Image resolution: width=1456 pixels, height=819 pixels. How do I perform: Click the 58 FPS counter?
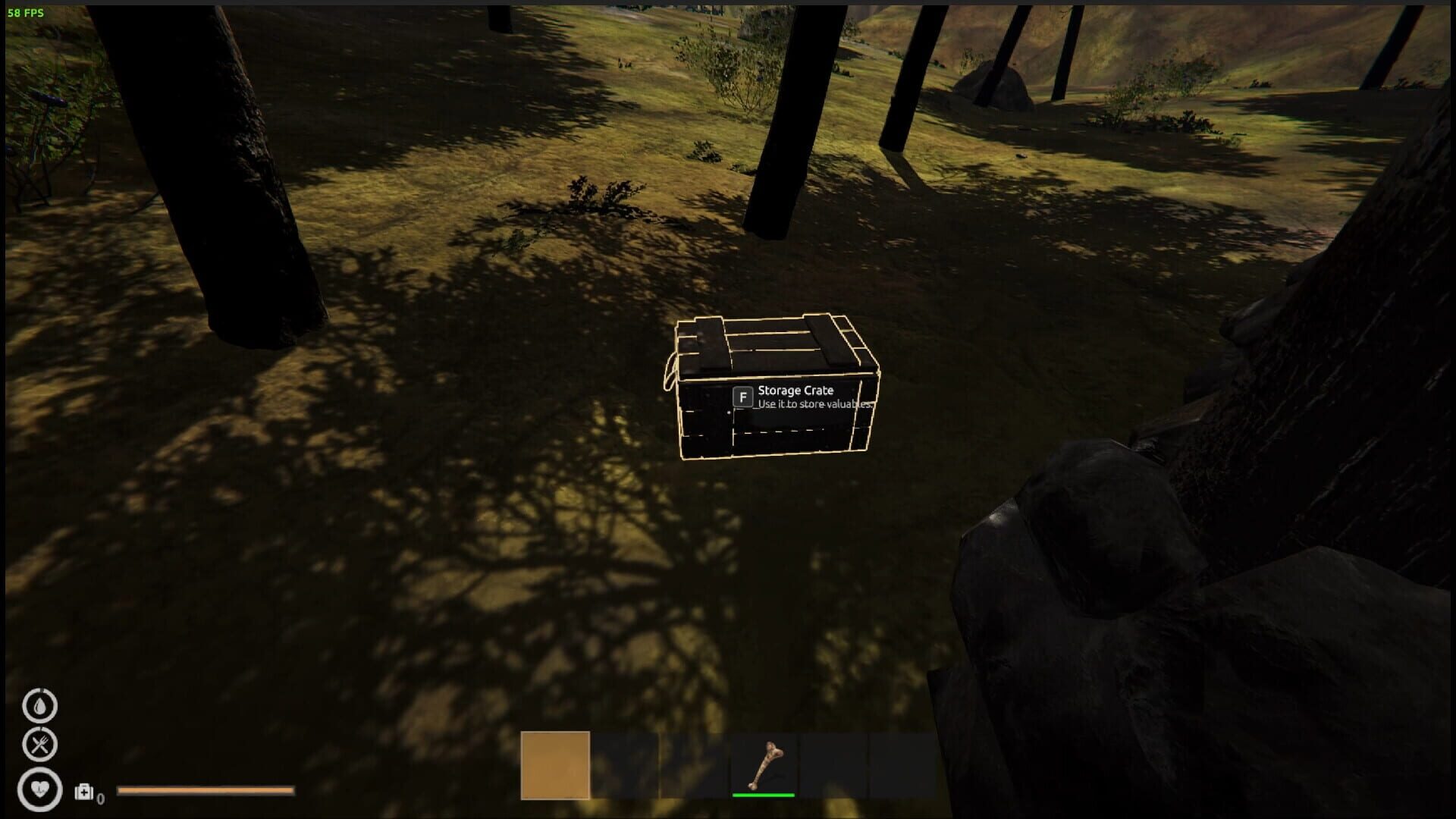(24, 11)
